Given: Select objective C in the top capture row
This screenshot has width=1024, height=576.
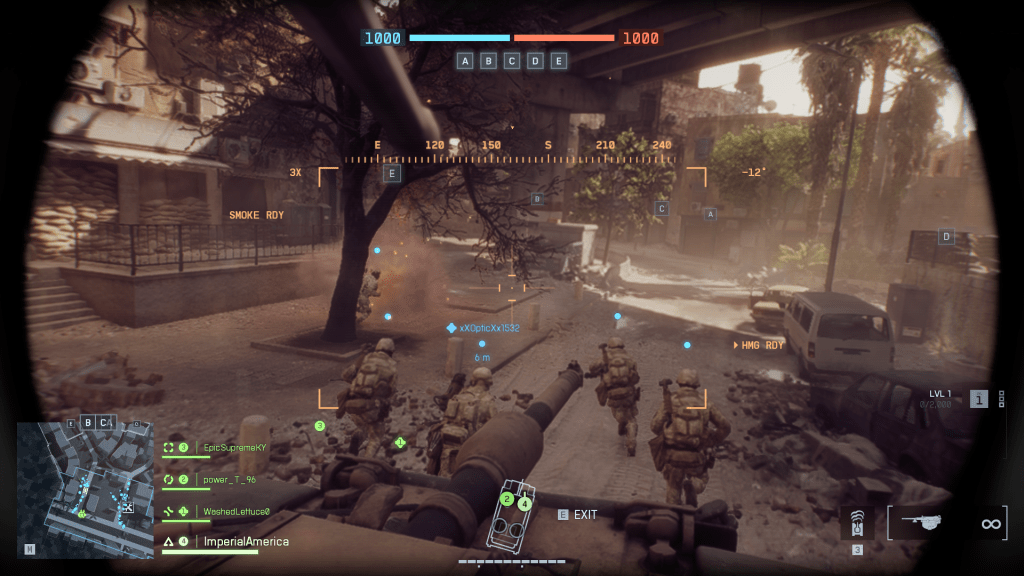Looking at the screenshot, I should pyautogui.click(x=512, y=61).
